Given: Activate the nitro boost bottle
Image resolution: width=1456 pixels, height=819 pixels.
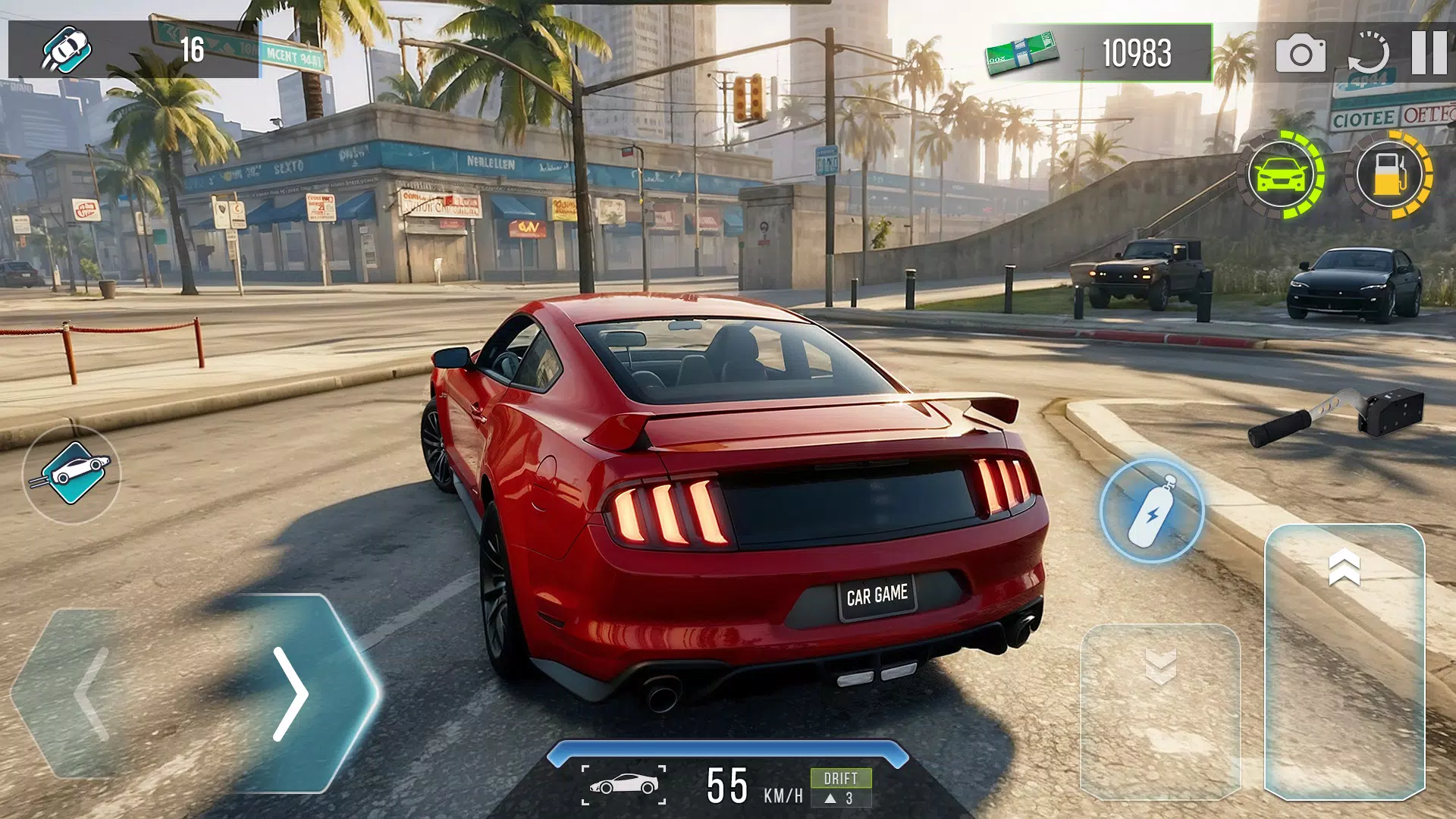Looking at the screenshot, I should pos(1151,510).
